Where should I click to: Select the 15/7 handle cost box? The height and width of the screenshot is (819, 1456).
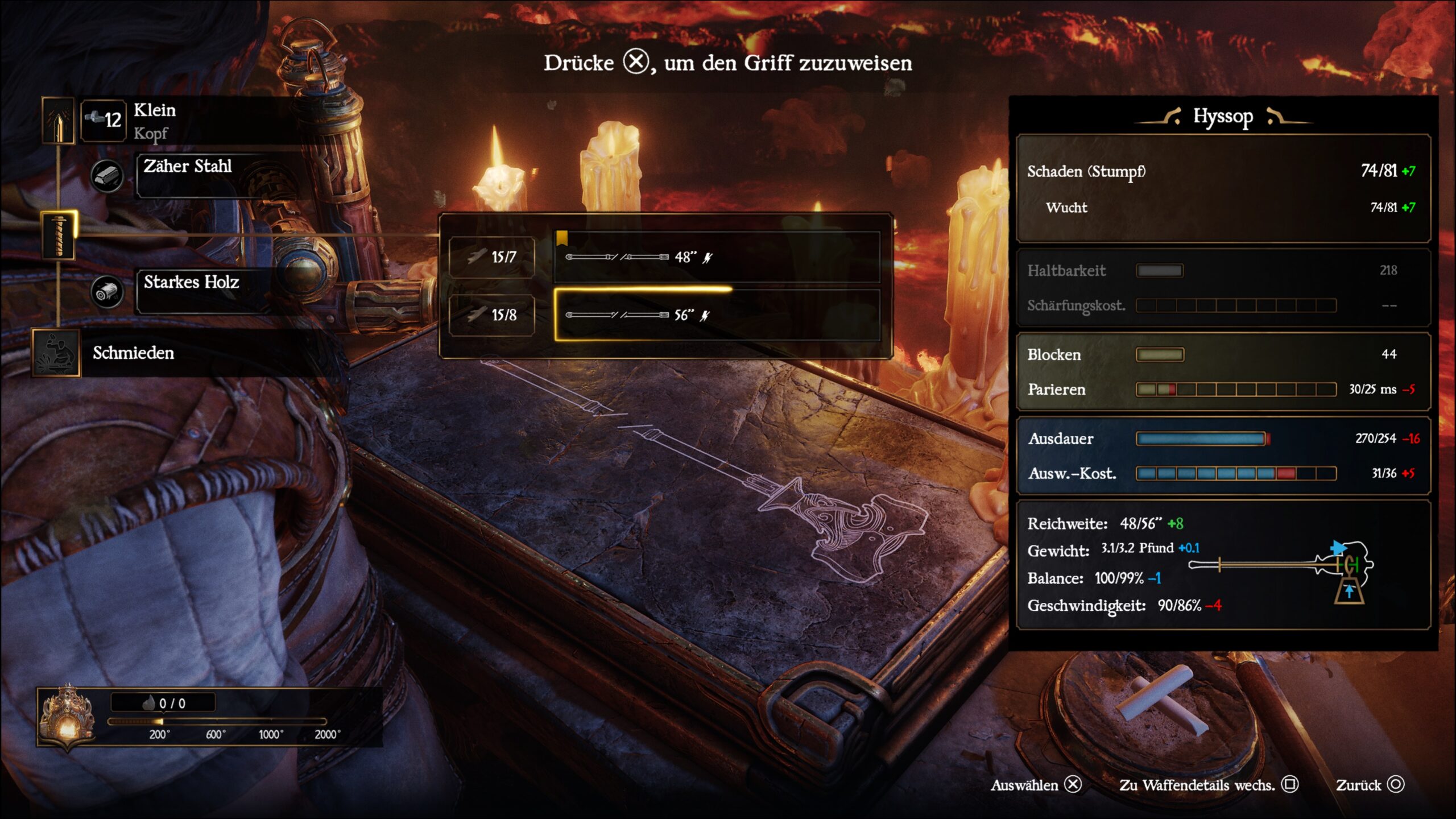click(492, 257)
